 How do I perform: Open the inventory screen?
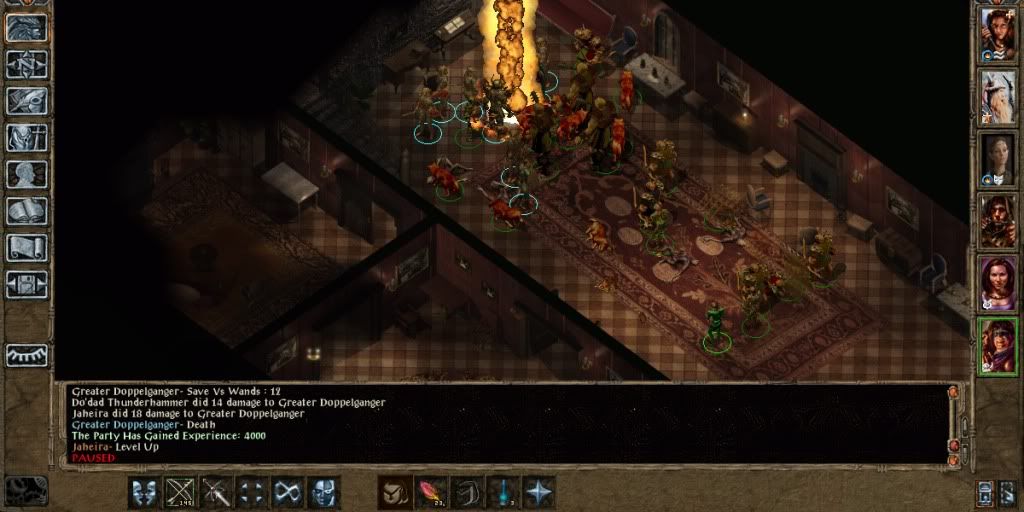[27, 138]
